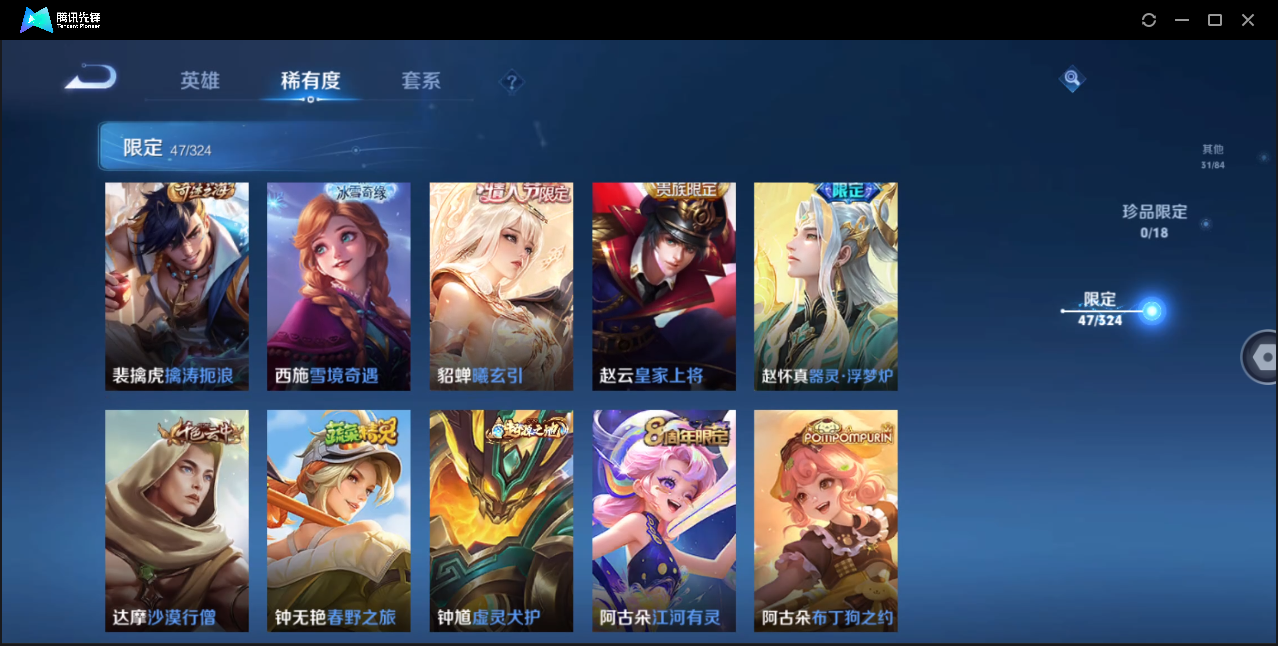Viewport: 1278px width, 646px height.
Task: Open the skin search magnifier icon
Action: (x=1072, y=78)
